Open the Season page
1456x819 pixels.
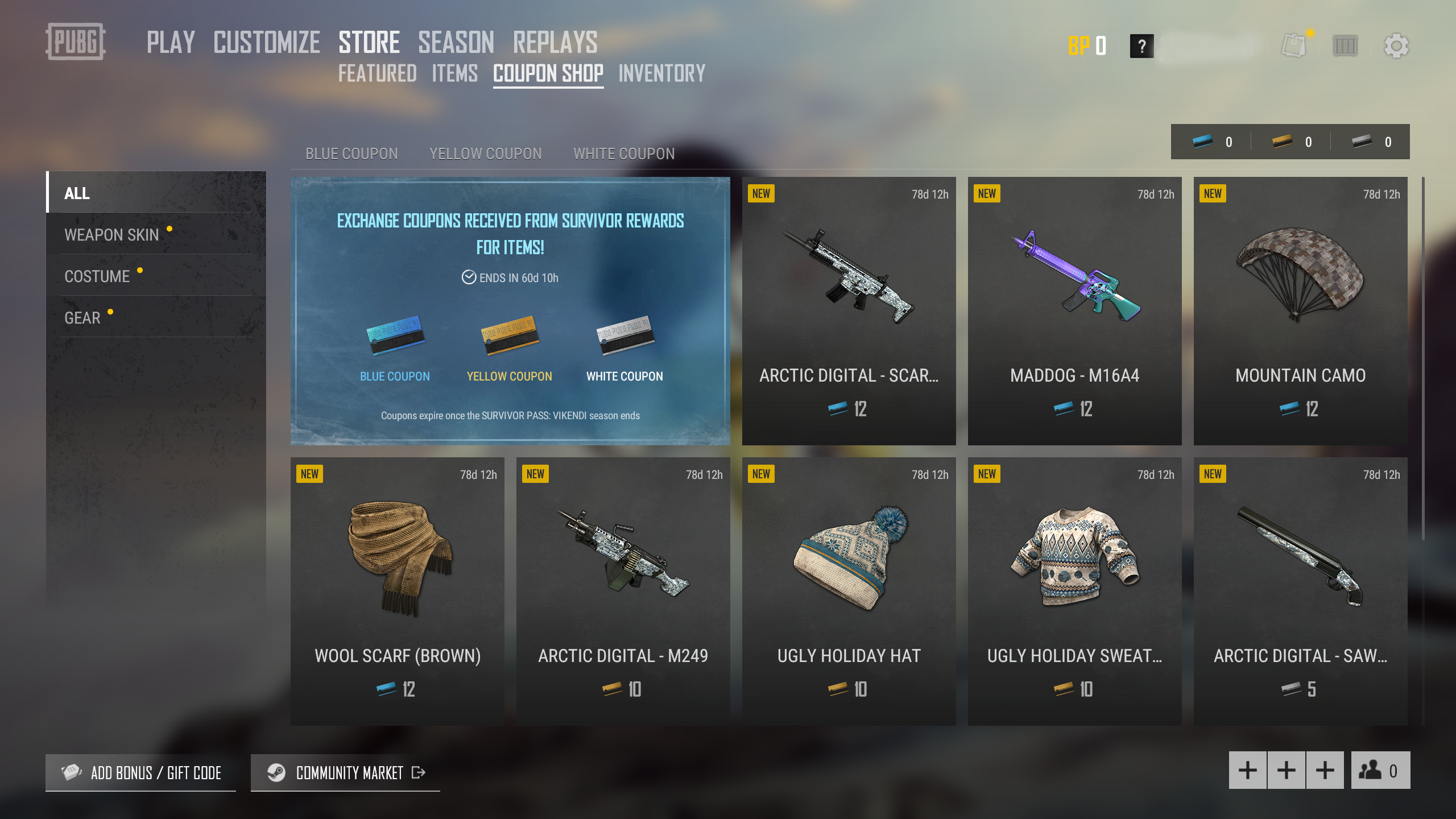(456, 43)
